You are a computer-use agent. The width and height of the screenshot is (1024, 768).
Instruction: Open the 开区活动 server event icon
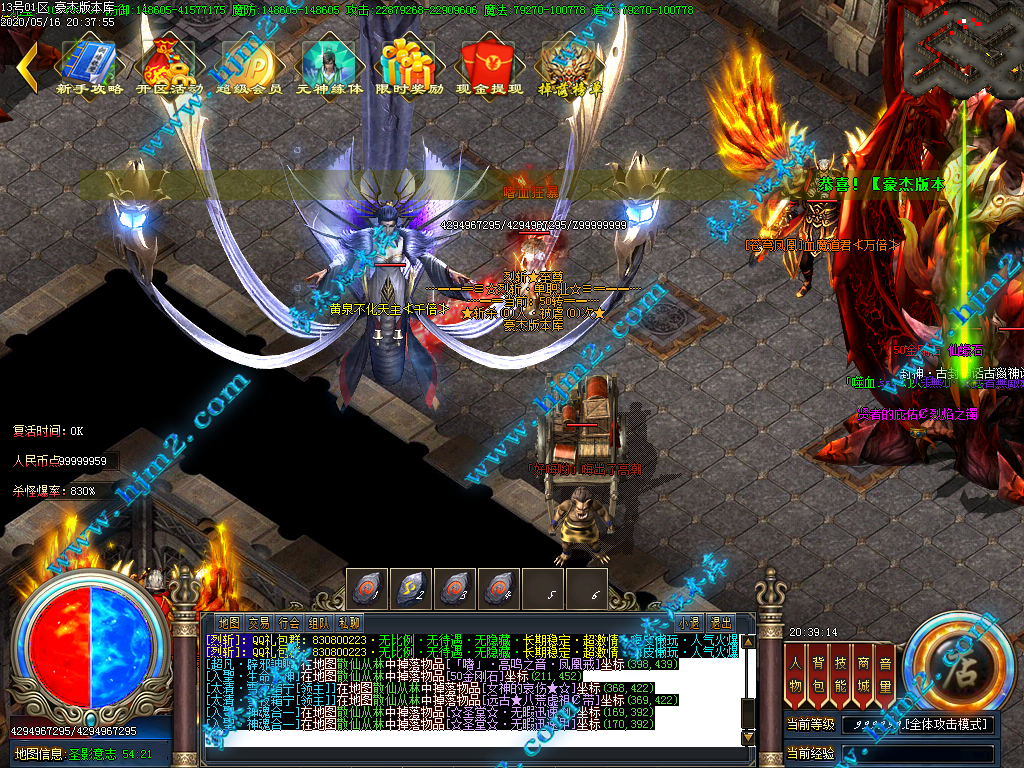169,63
